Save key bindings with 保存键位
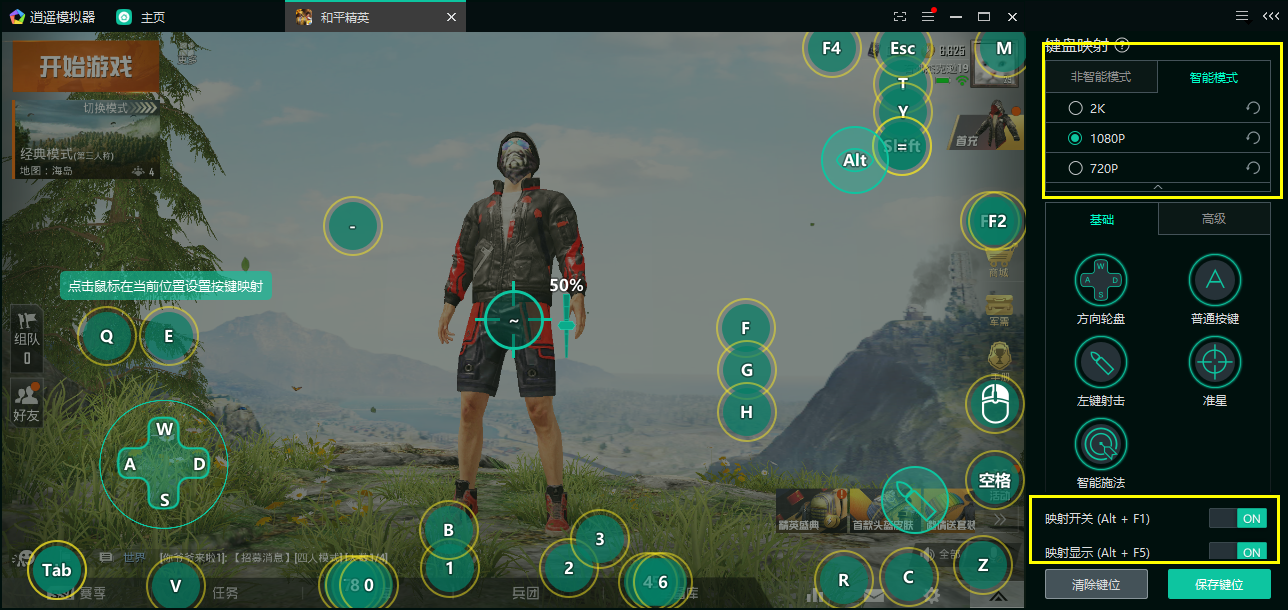 tap(1219, 584)
